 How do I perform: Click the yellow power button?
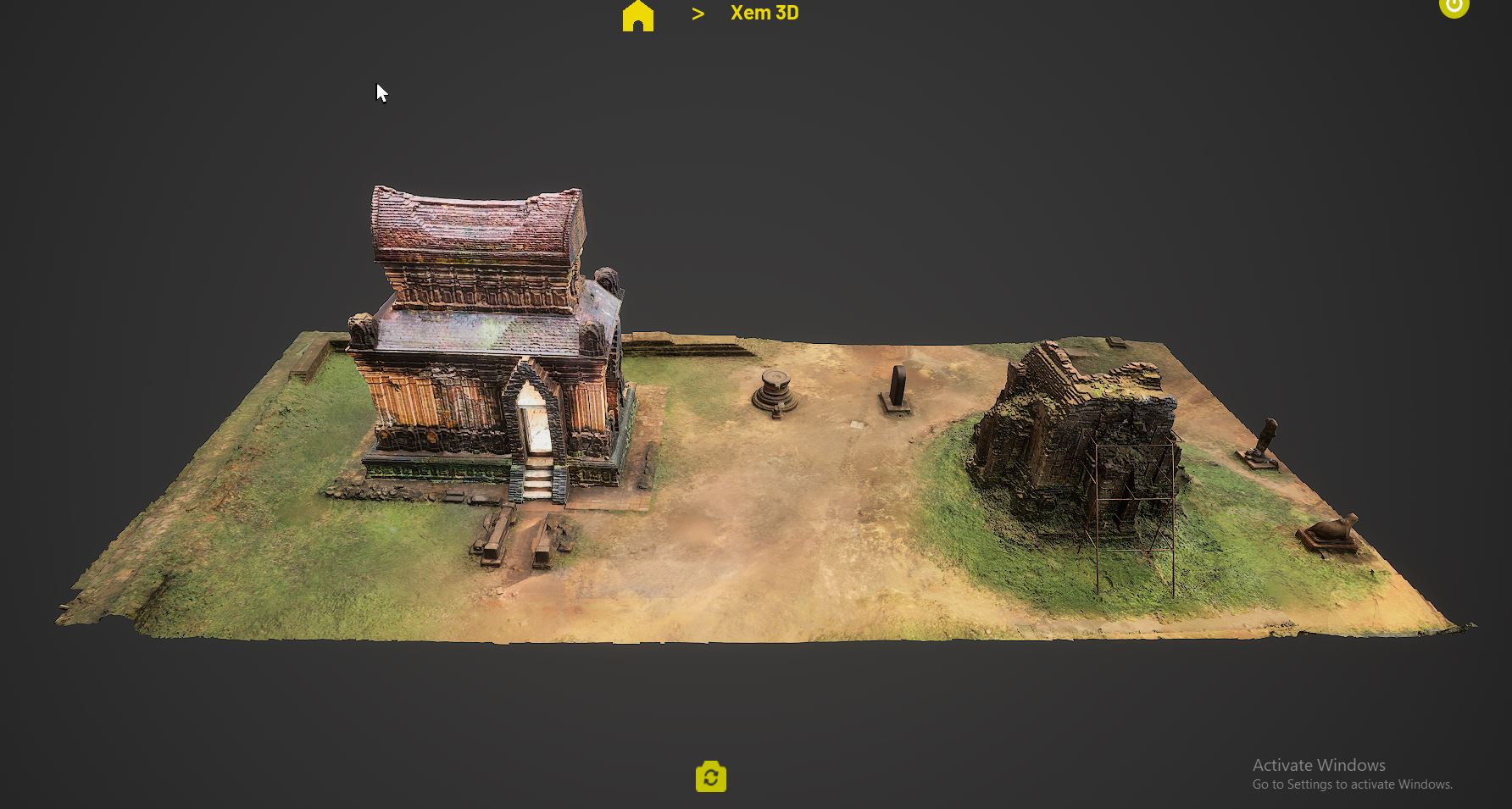point(1454,7)
